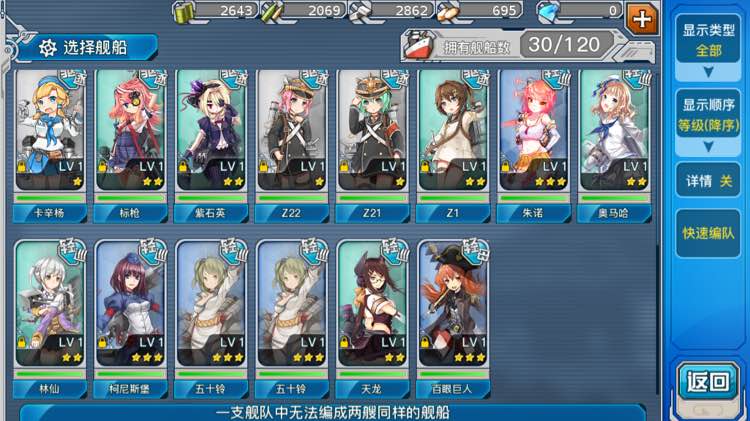Click the orange plus button to add resources
The width and height of the screenshot is (750, 421).
pyautogui.click(x=640, y=16)
